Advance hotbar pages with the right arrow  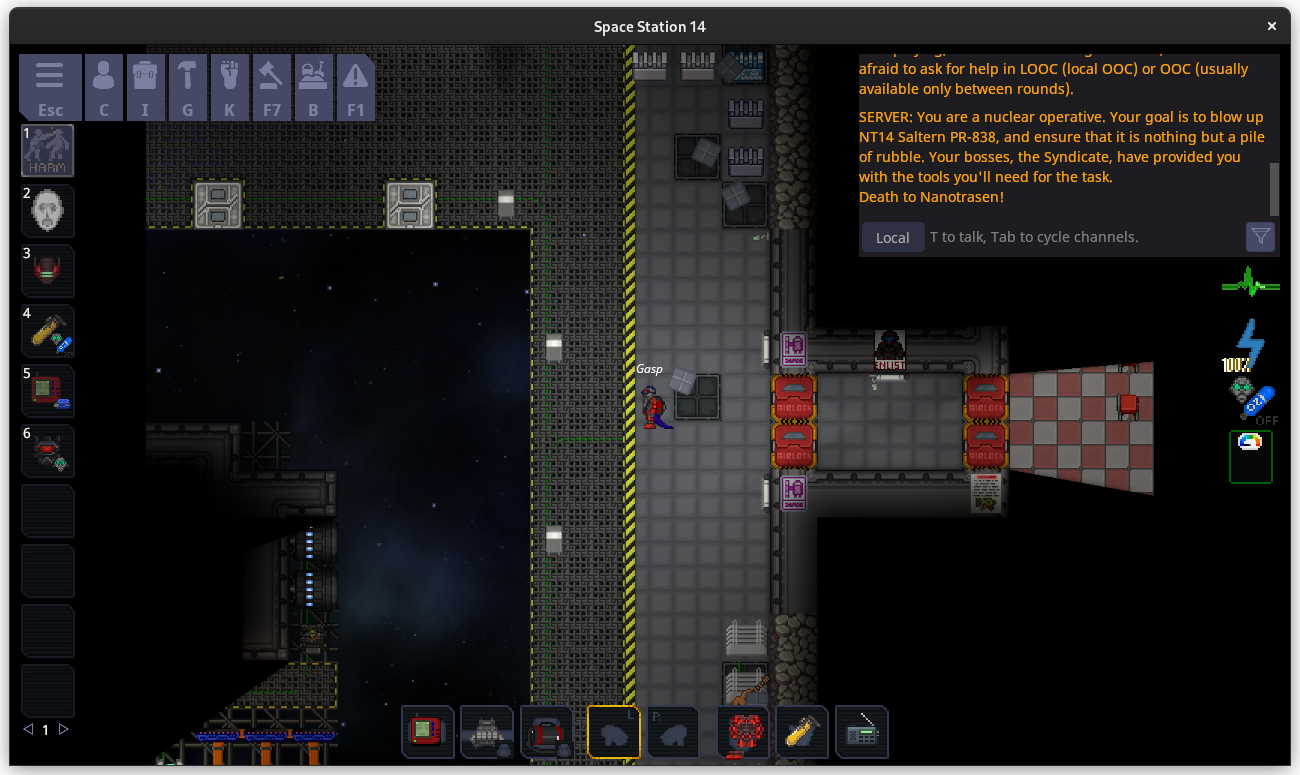tap(64, 730)
